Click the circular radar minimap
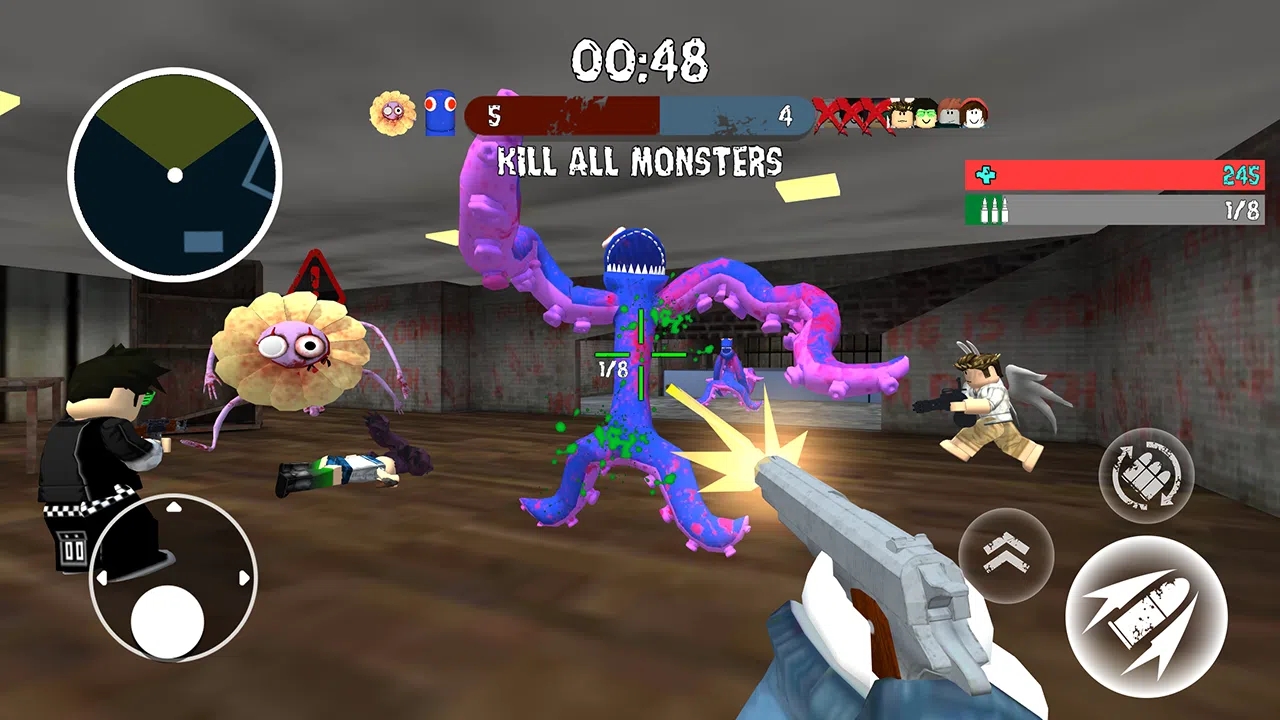 tap(175, 176)
